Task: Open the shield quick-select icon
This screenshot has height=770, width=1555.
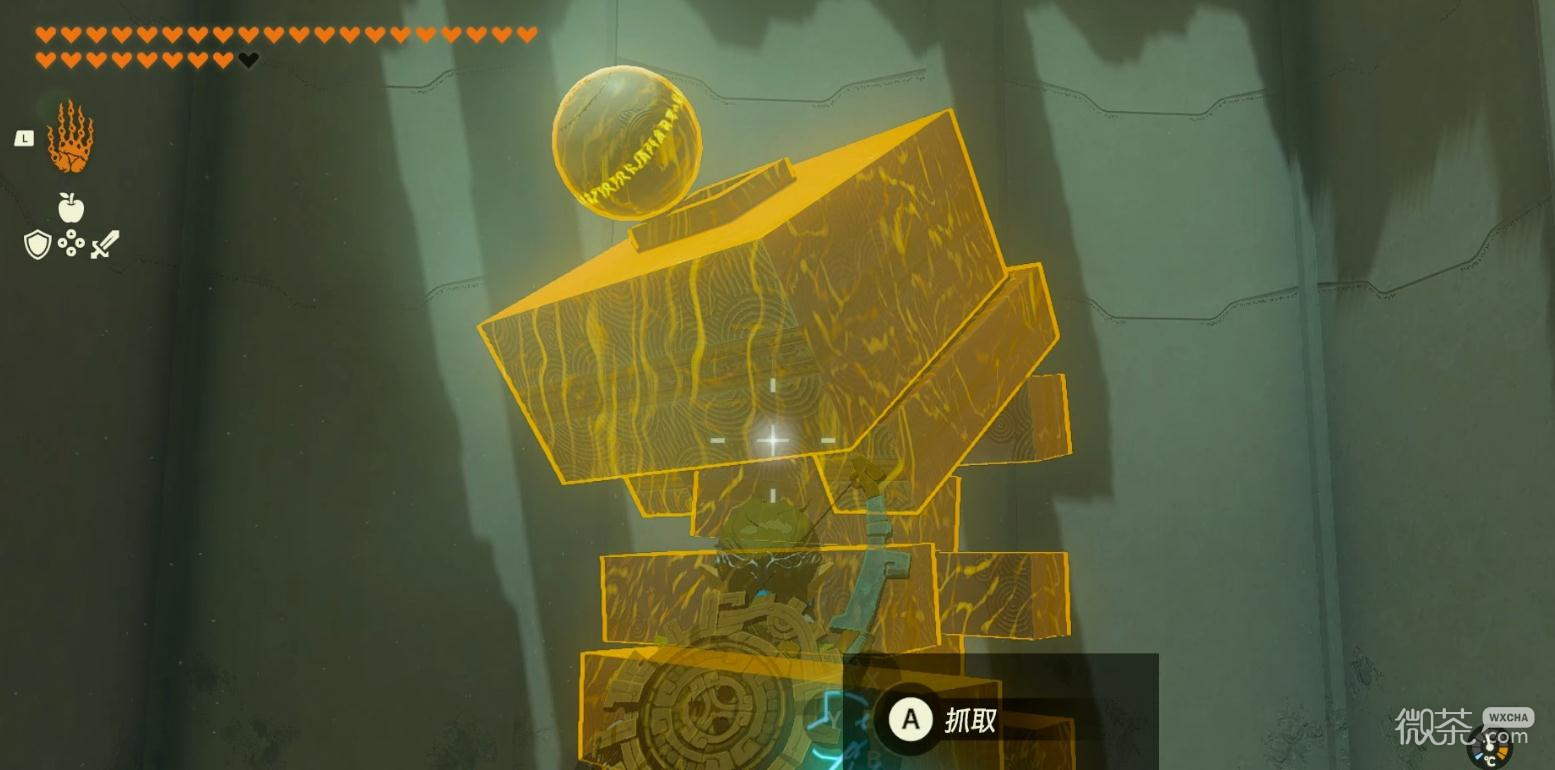Action: point(37,244)
